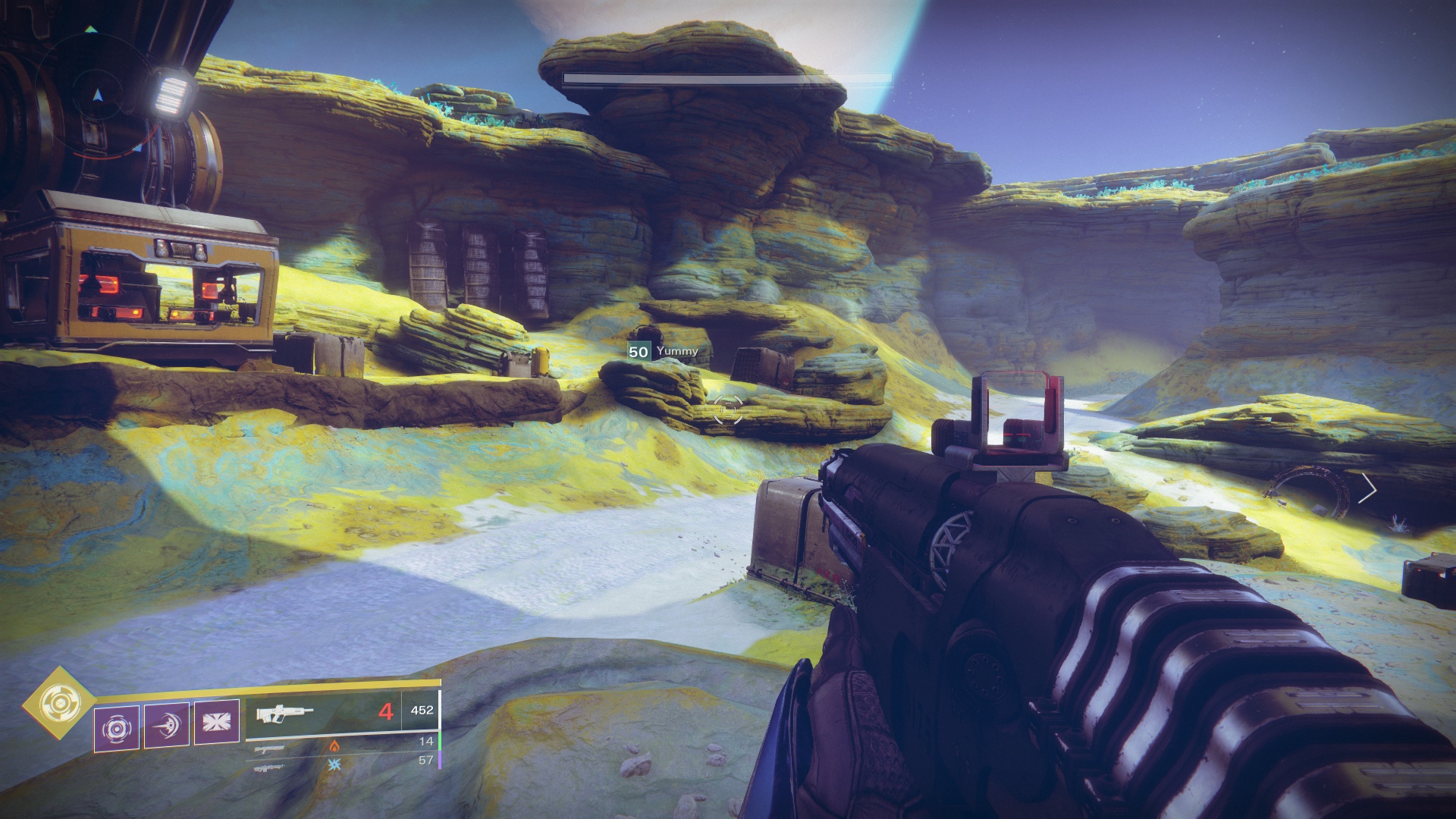Select the Yummy player nameplate
The image size is (1456, 819).
(x=664, y=352)
